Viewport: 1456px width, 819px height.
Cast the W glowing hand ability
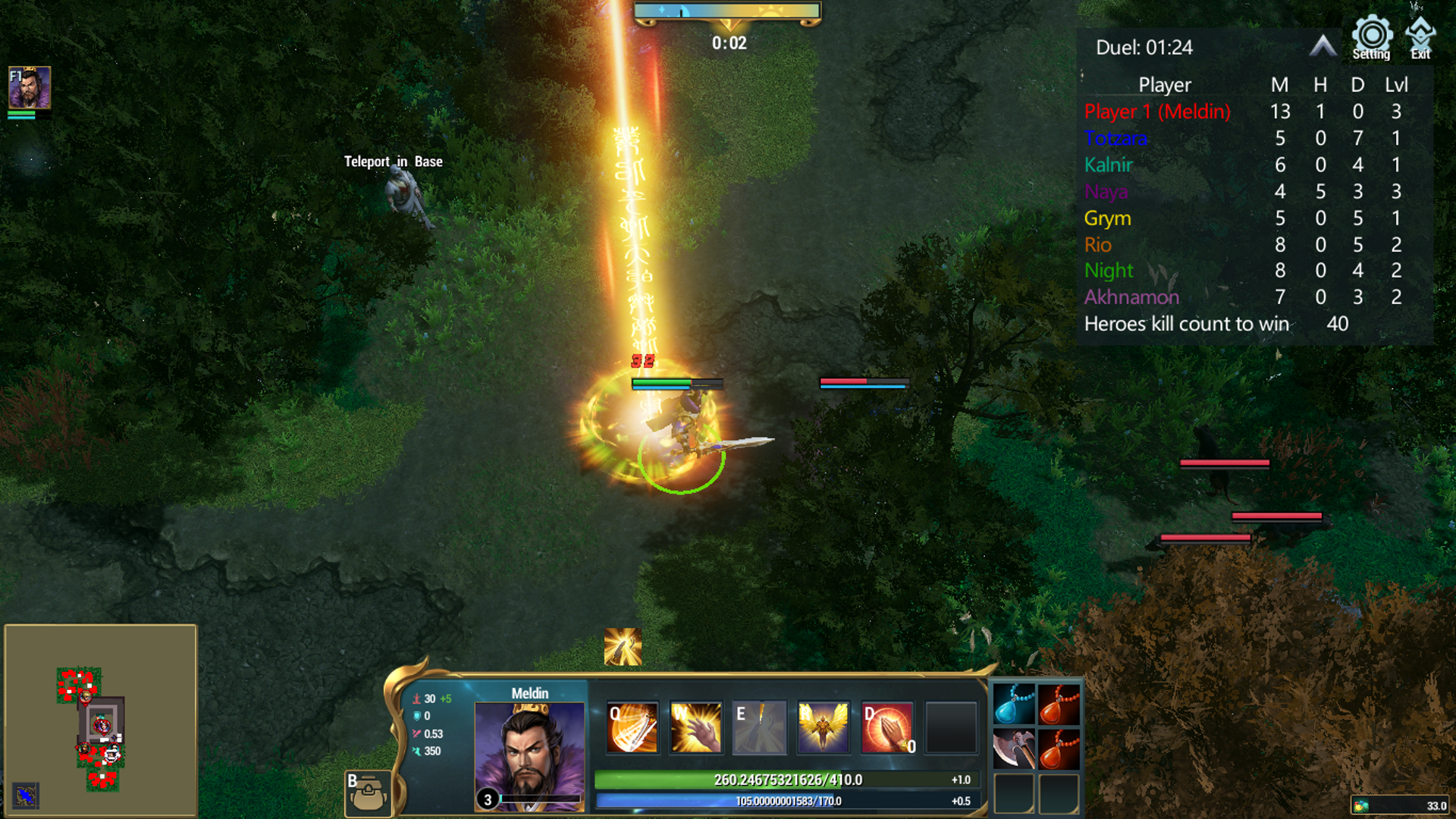point(696,728)
